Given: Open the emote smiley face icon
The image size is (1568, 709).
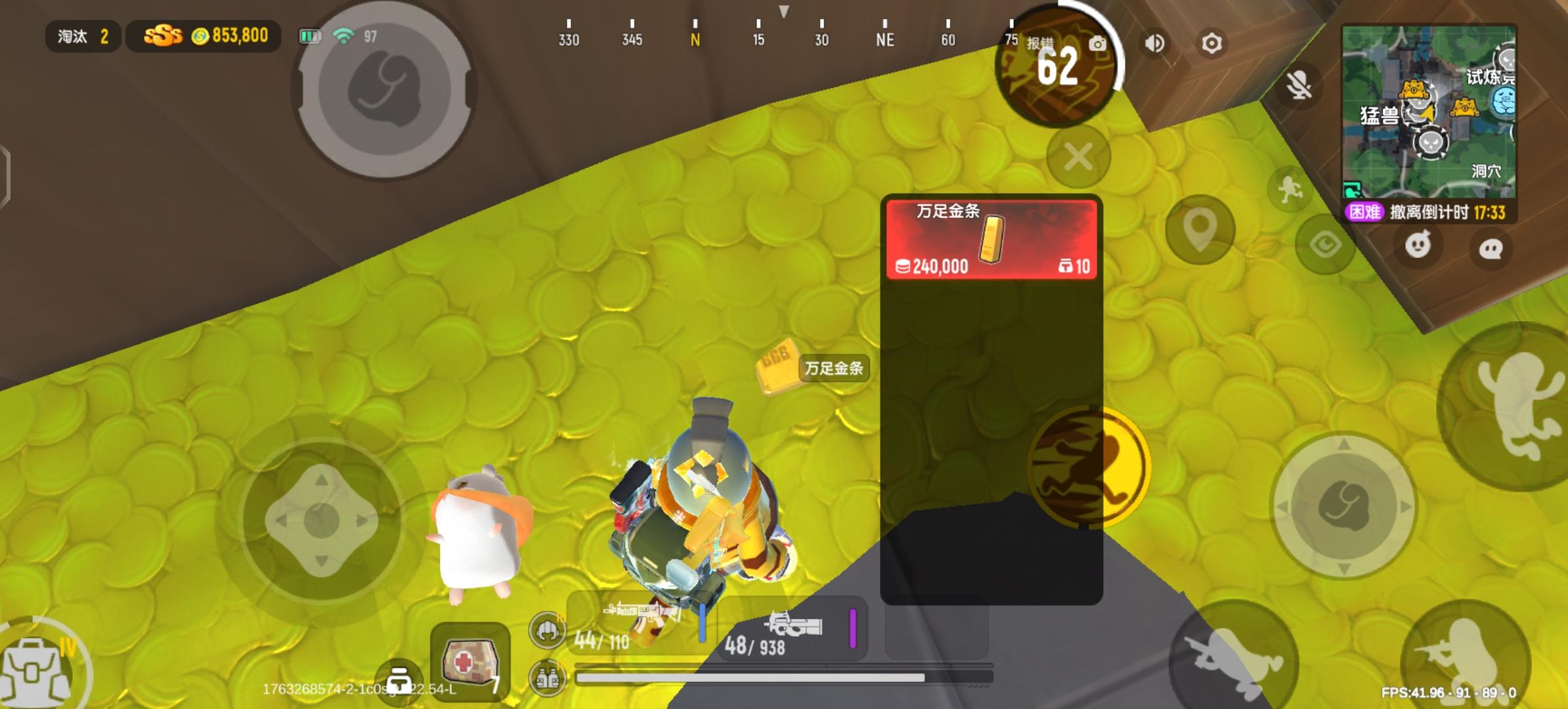Looking at the screenshot, I should pos(1419,244).
